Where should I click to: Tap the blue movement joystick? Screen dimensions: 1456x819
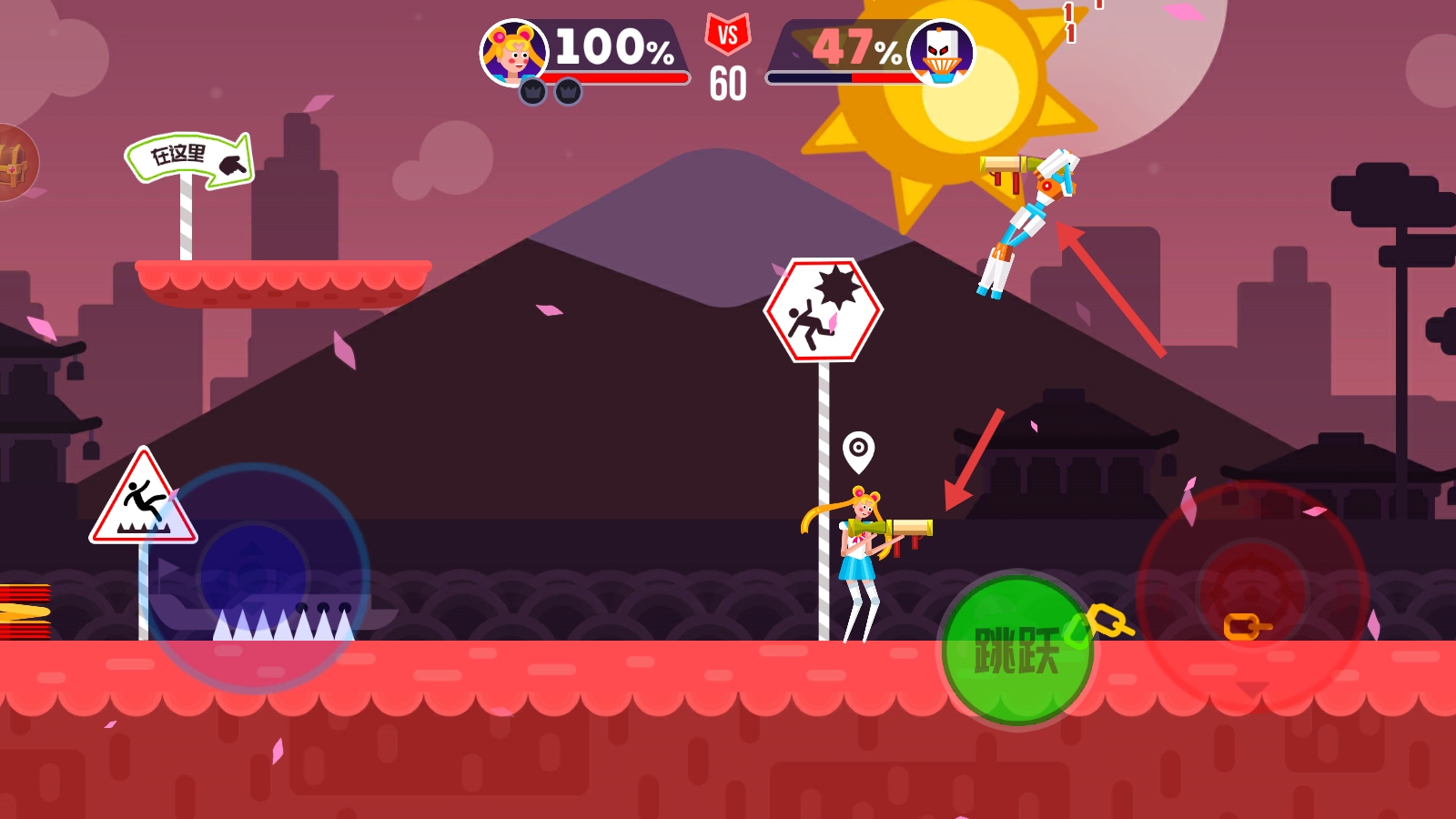point(255,577)
